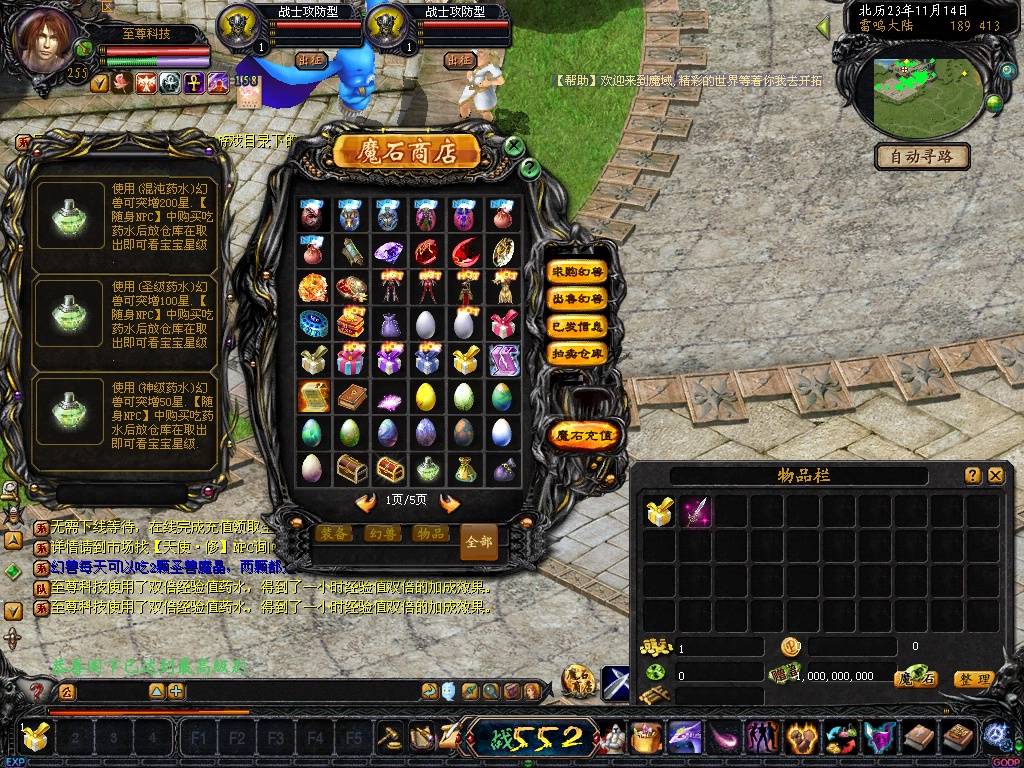The image size is (1024, 768).
Task: Switch to the 装备 shop tab
Action: tap(332, 534)
